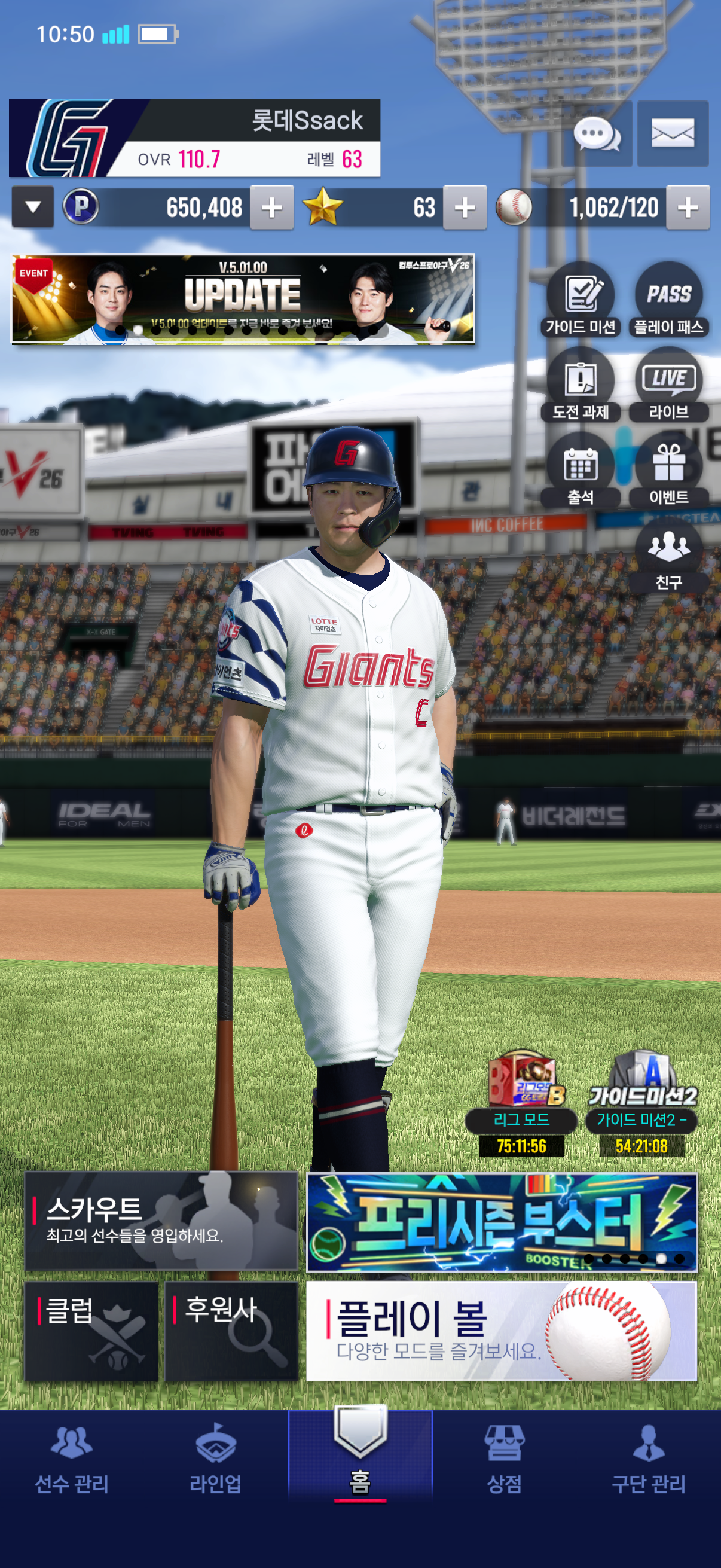Open the mailbox envelope icon
The image size is (721, 1568).
(x=673, y=134)
